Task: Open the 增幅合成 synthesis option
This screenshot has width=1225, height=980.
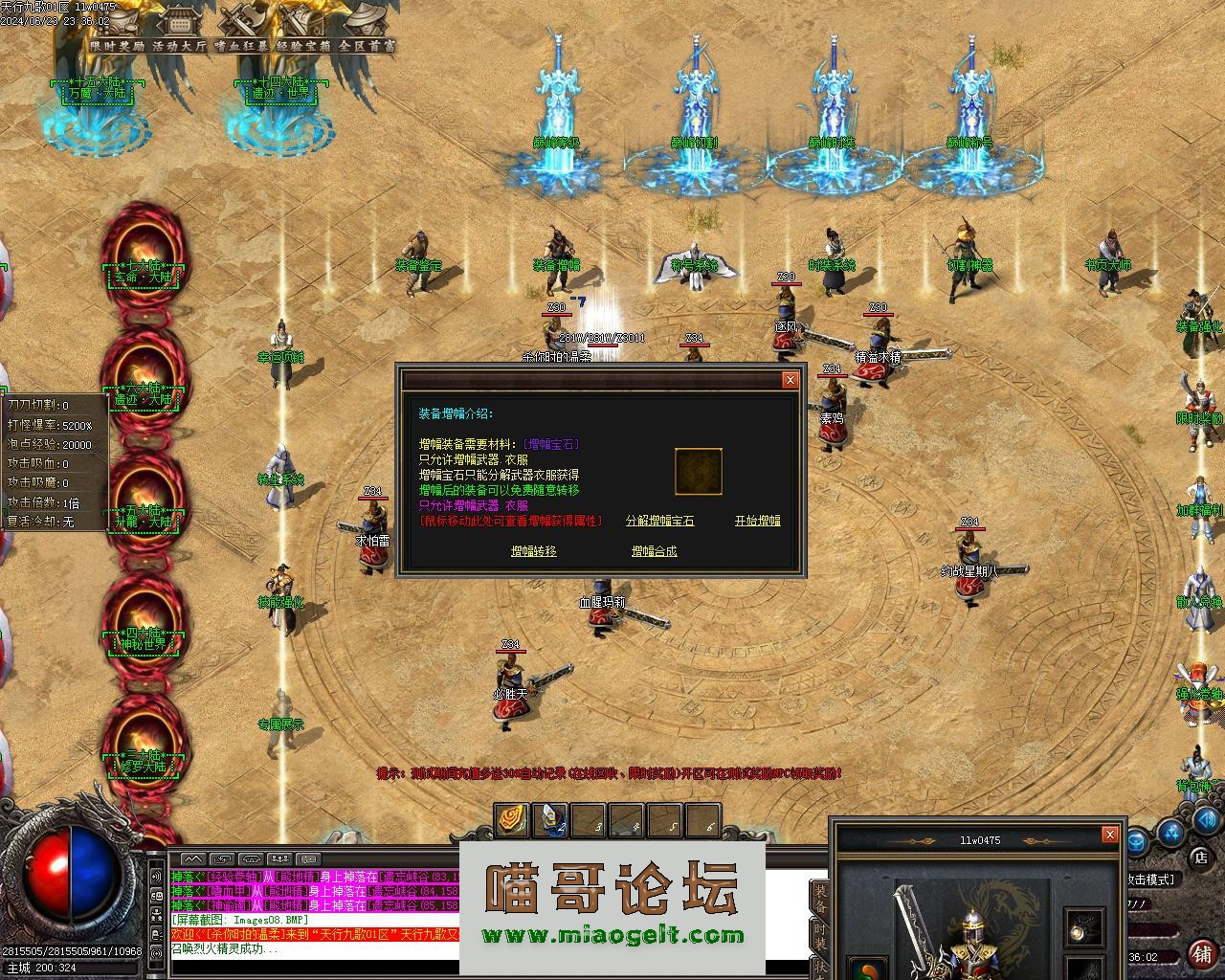Action: coord(654,551)
